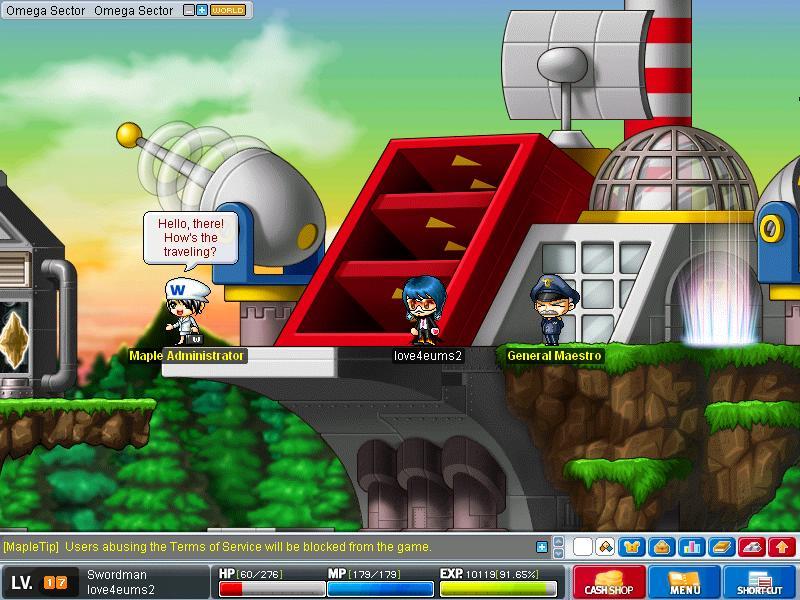Open the inventory bag icon
800x600 pixels.
click(x=661, y=547)
